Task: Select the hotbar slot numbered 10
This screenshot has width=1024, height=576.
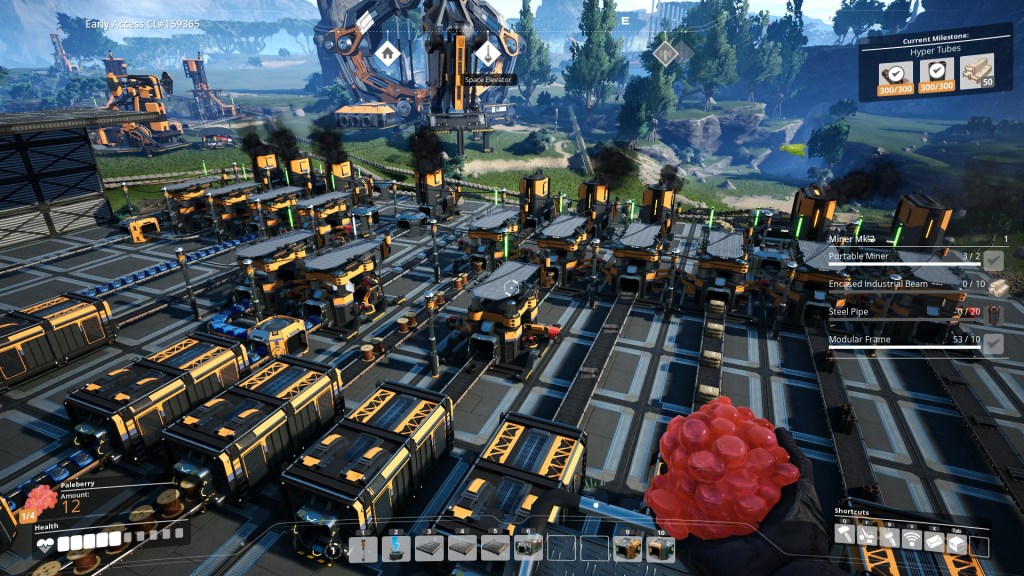Action: click(x=660, y=548)
